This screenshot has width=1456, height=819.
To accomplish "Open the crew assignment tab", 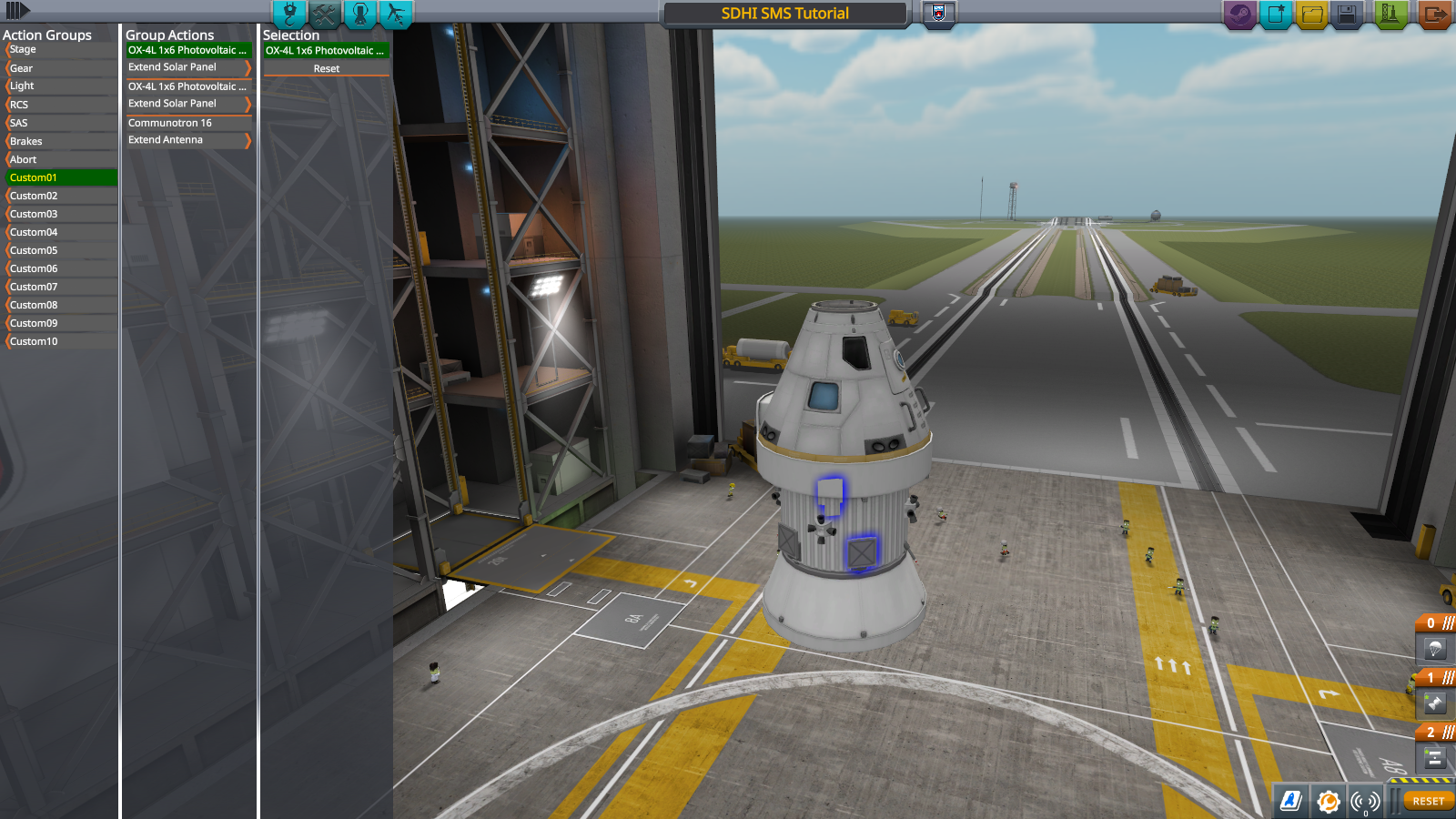I will click(x=360, y=14).
